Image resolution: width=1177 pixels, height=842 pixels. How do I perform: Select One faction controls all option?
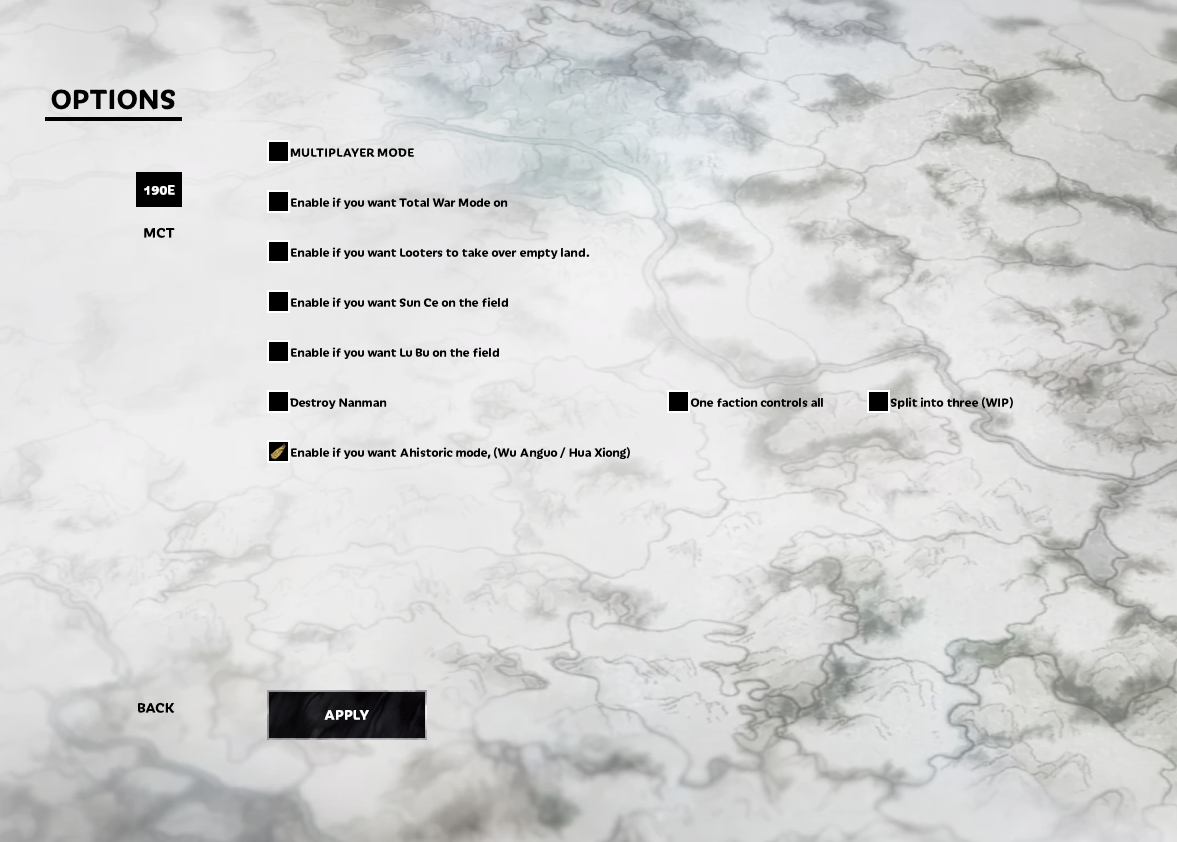point(678,402)
